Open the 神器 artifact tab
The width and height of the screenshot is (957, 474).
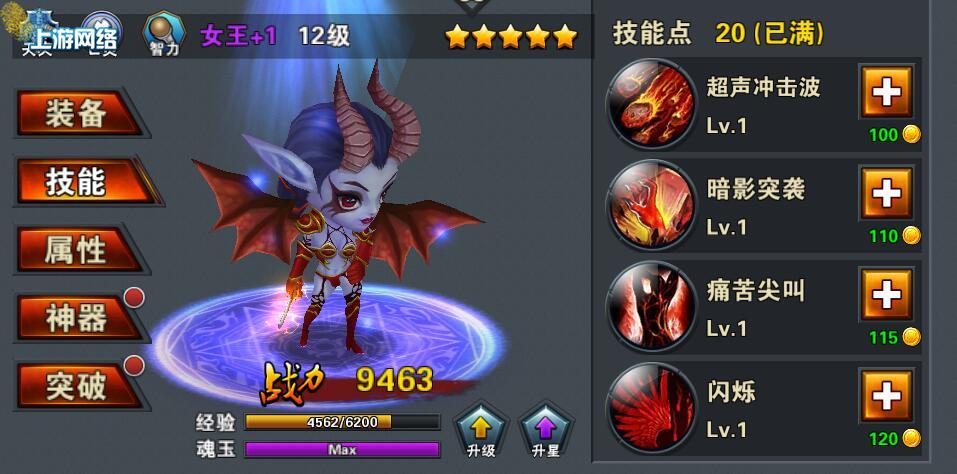(x=76, y=318)
